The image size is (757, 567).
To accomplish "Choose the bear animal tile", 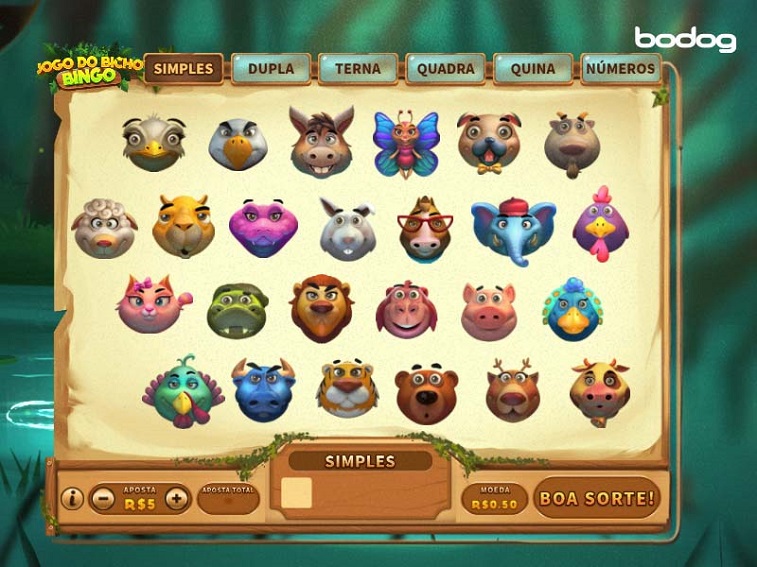I will point(426,393).
